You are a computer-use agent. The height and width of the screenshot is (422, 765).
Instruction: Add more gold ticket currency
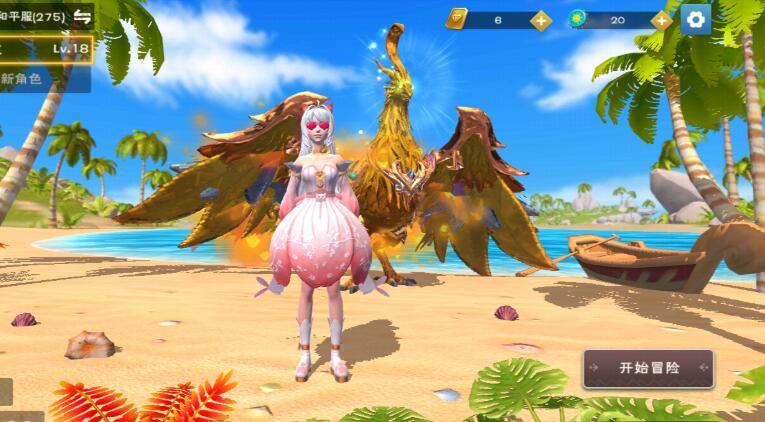tap(541, 20)
